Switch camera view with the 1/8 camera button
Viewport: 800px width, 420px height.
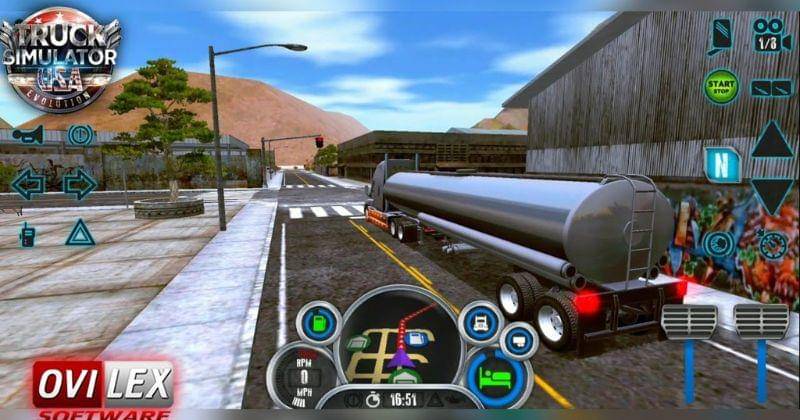[771, 36]
